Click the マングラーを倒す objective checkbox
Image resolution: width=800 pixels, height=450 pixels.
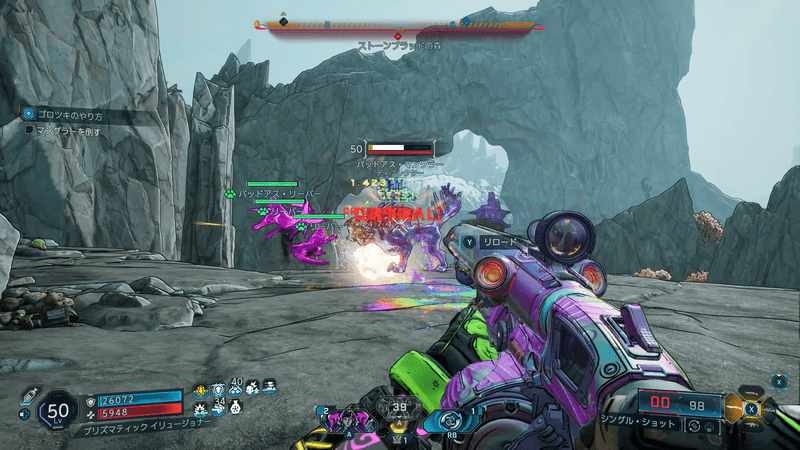pos(29,129)
